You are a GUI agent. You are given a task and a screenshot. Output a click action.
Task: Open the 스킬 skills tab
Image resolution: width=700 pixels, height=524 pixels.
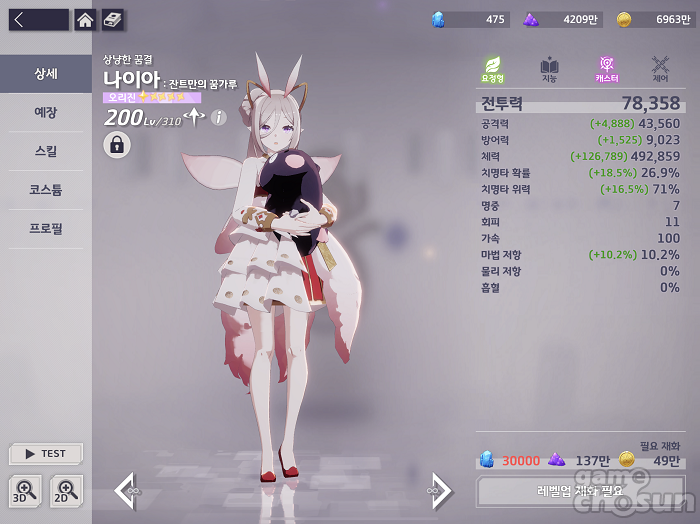coord(46,152)
